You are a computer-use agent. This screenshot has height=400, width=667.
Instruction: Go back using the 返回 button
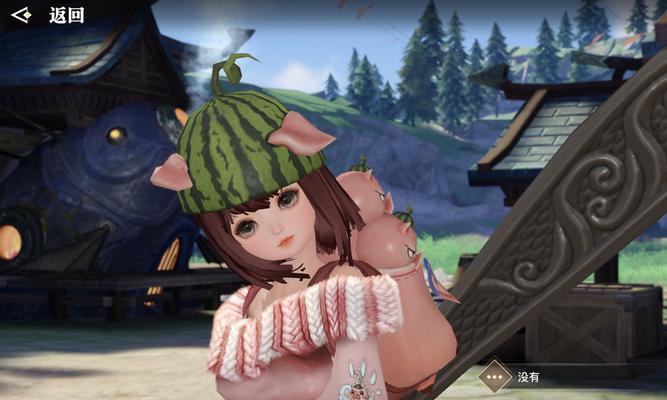pos(48,15)
